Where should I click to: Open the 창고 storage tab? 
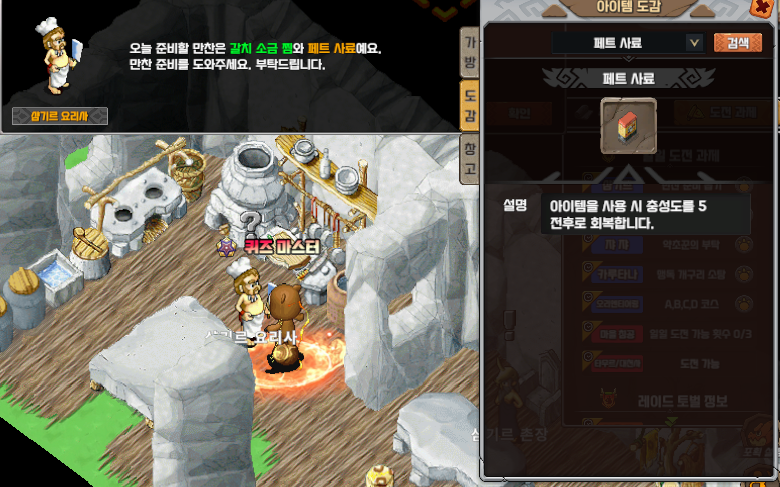tap(469, 160)
